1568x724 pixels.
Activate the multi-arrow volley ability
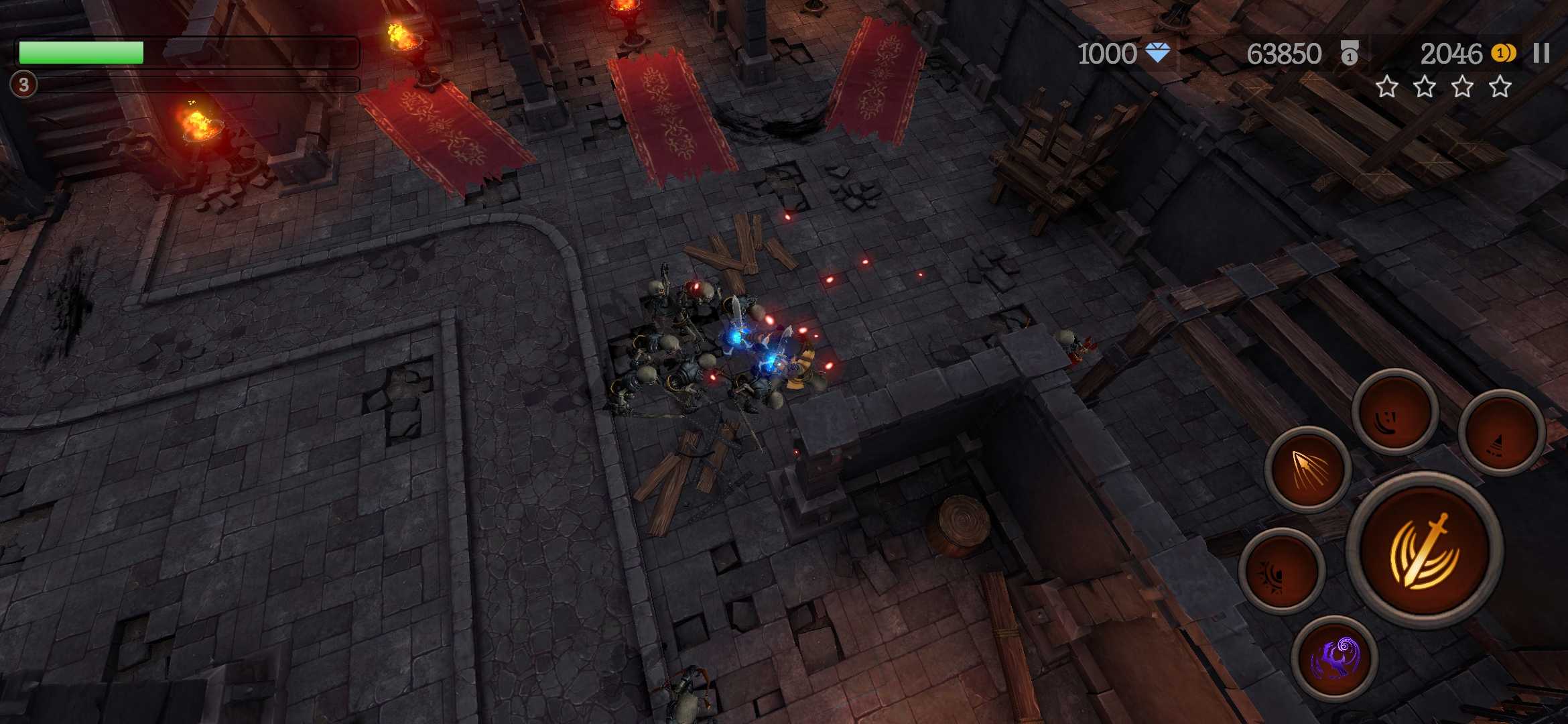[1307, 469]
